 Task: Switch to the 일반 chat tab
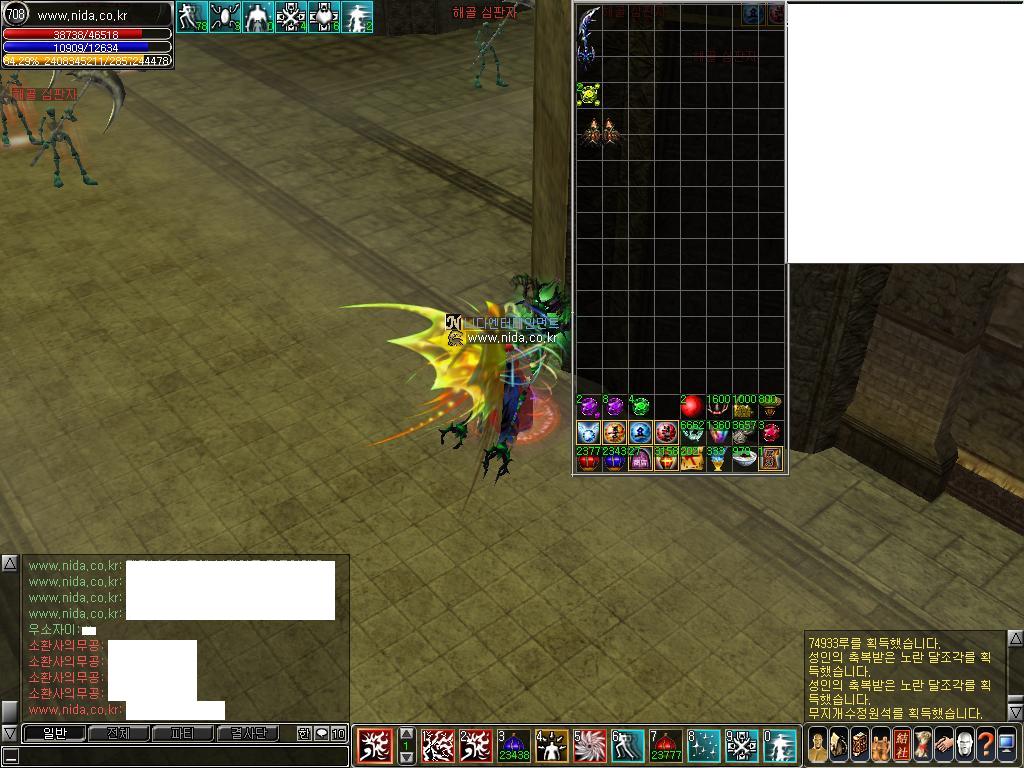[x=54, y=733]
